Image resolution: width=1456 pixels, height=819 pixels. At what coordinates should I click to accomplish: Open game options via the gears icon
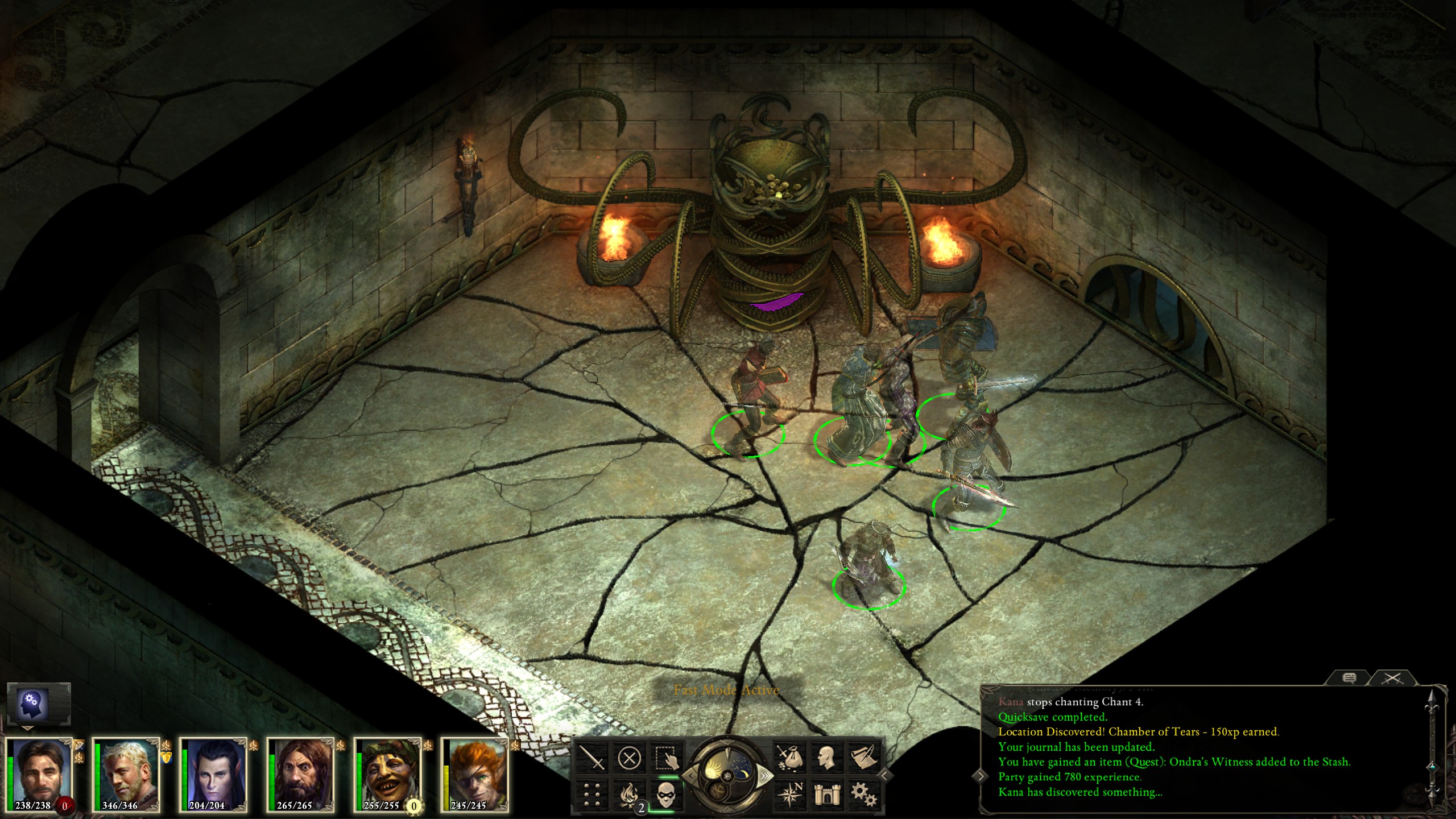(x=863, y=794)
